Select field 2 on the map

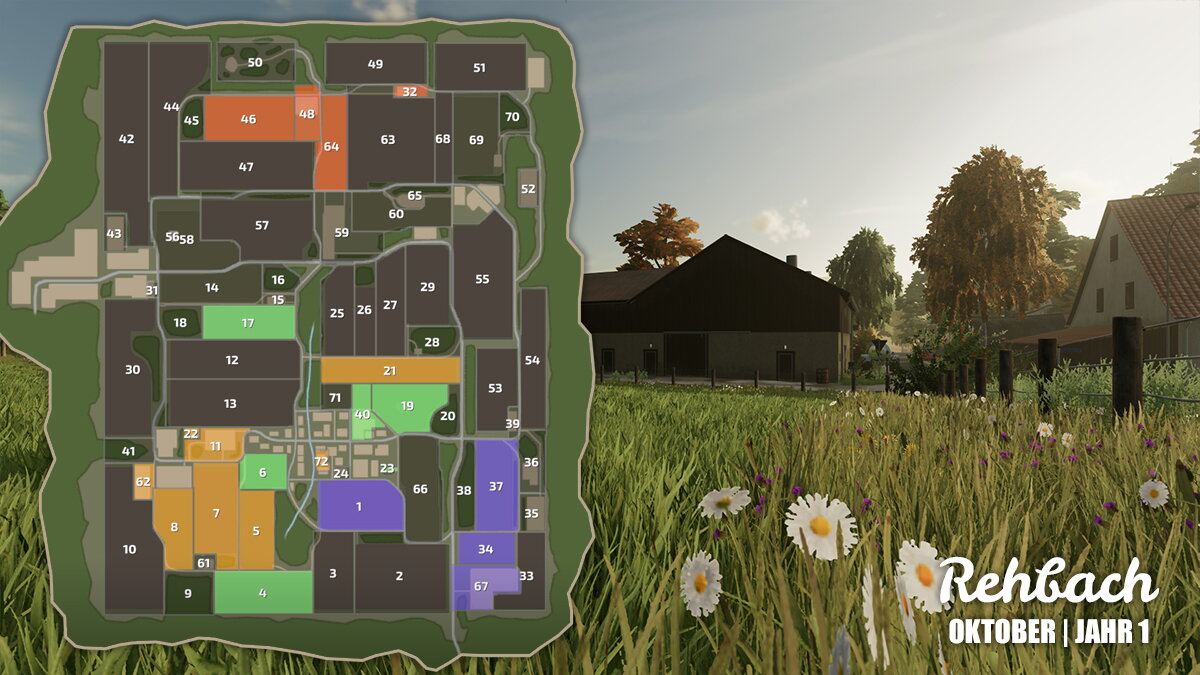click(399, 576)
